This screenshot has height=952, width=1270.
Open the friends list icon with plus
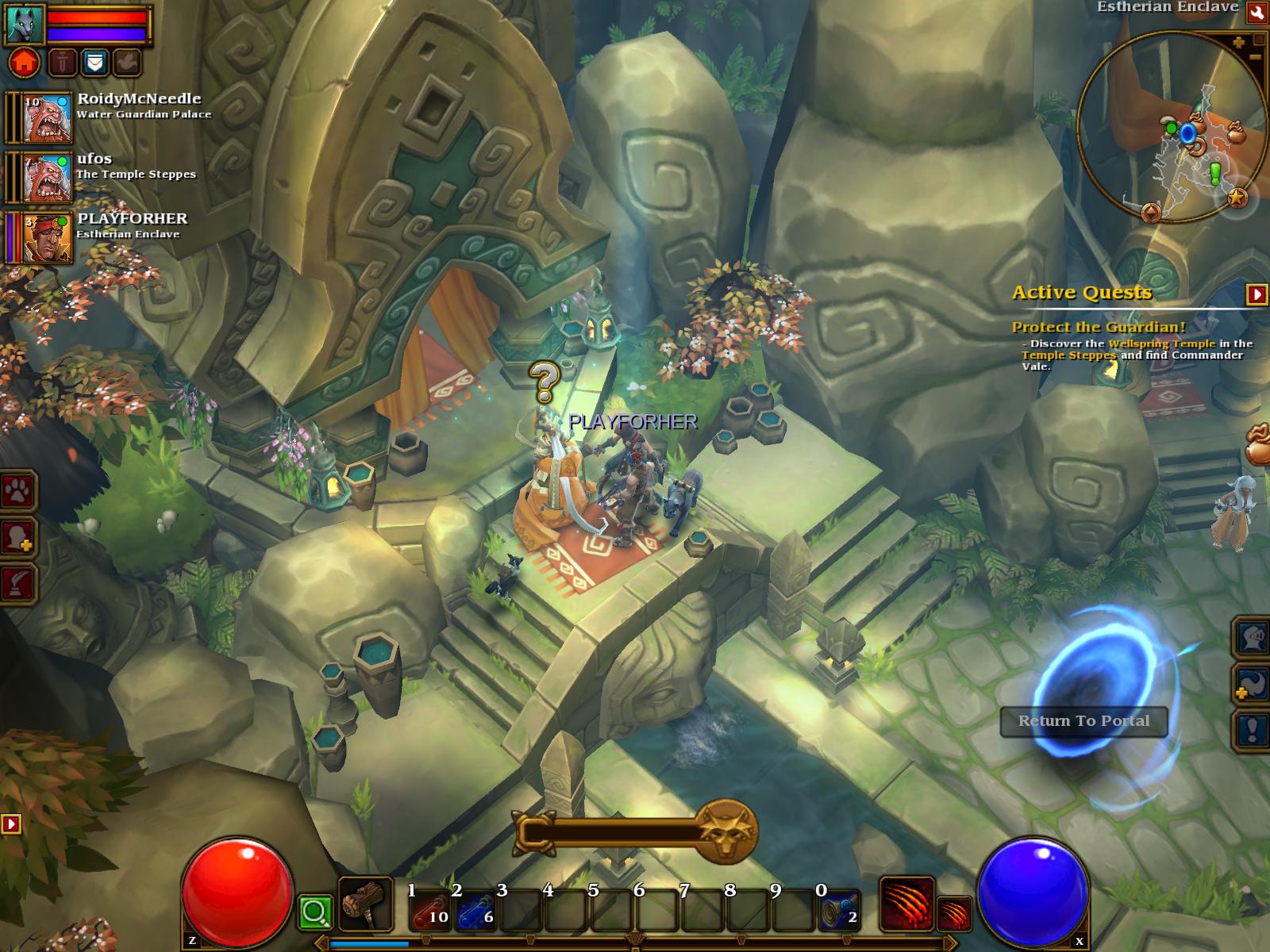click(18, 539)
